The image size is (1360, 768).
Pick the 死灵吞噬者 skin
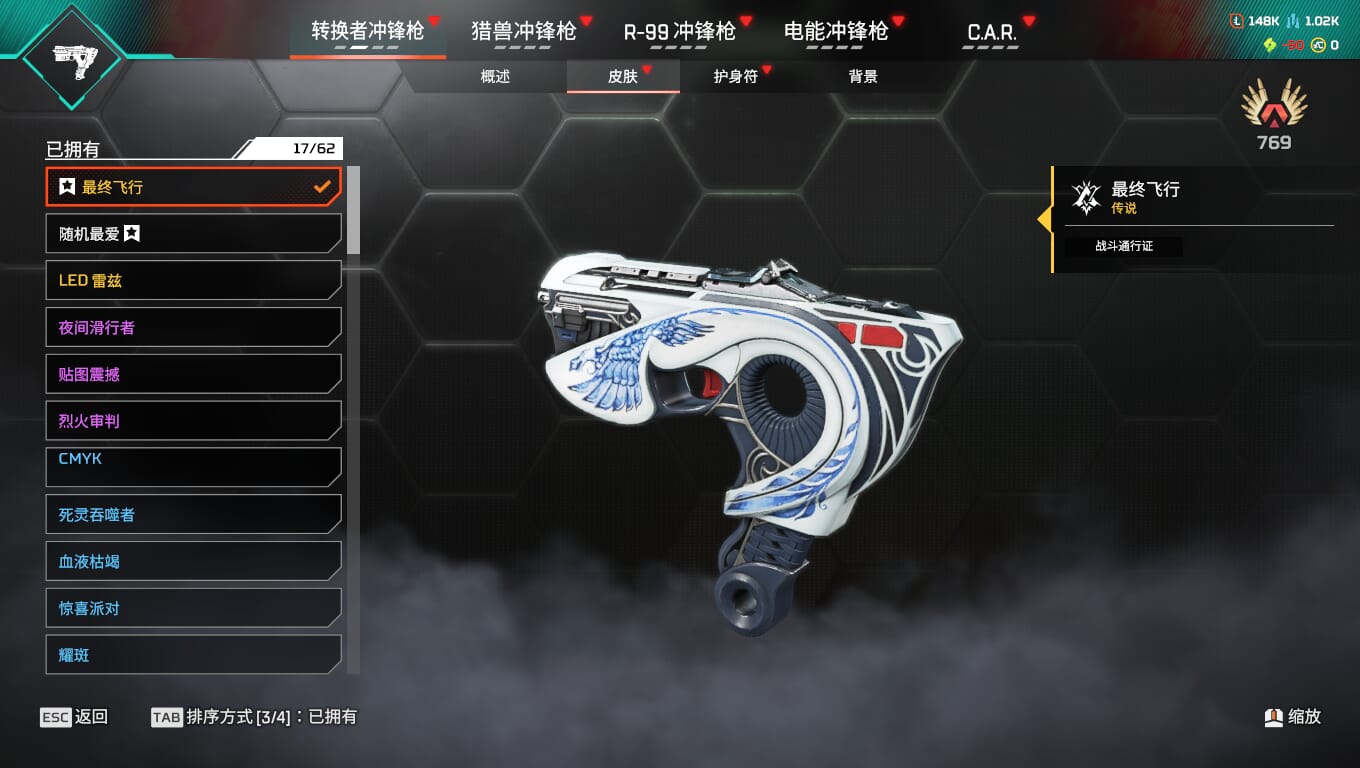pyautogui.click(x=193, y=515)
